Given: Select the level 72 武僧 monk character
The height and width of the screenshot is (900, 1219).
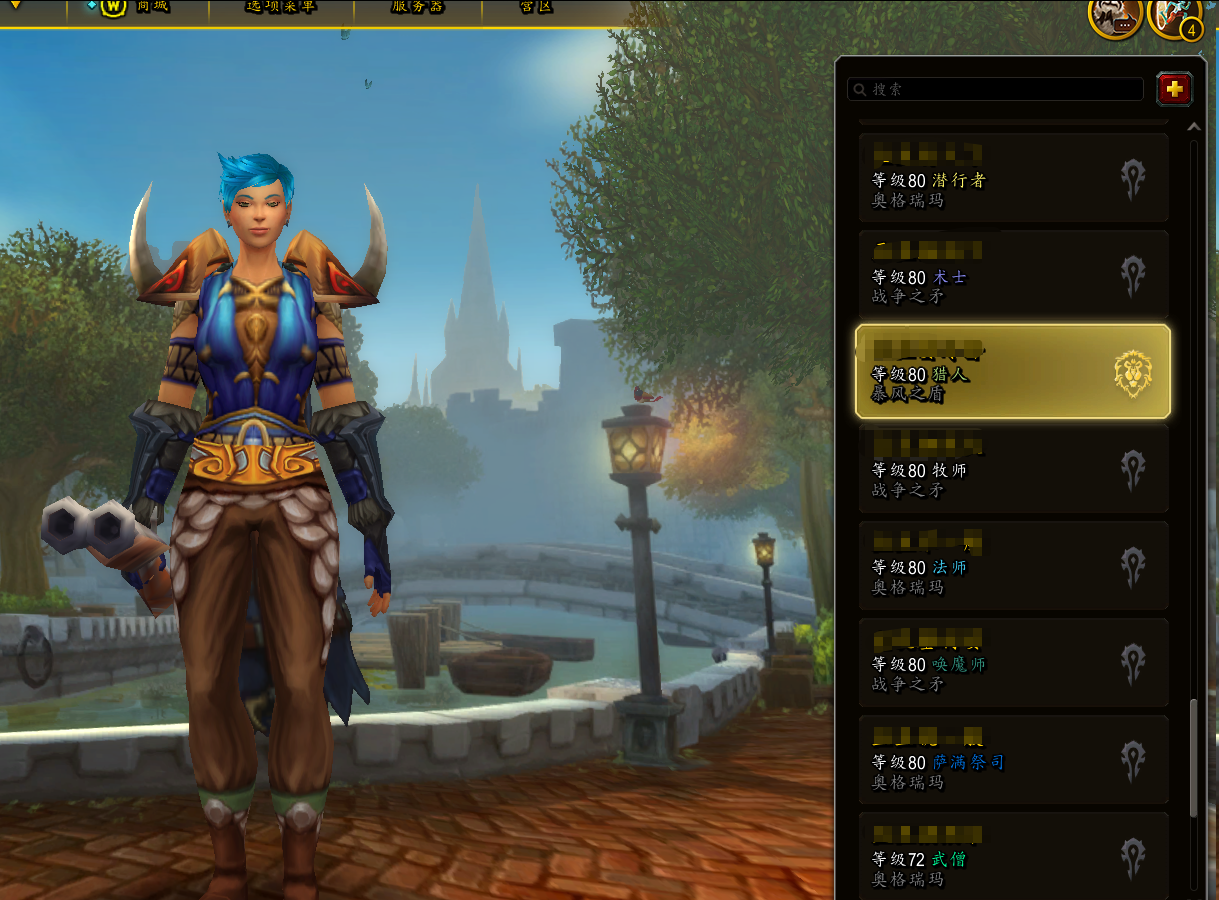Looking at the screenshot, I should coord(1013,856).
